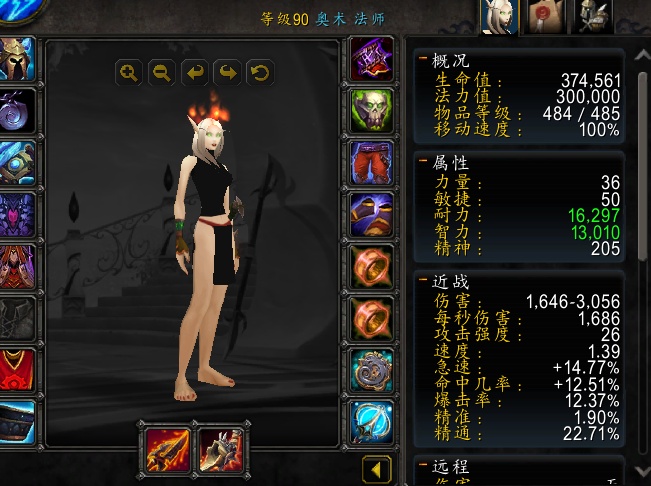Collapse the stats panel with the yellow arrow
The image size is (651, 486).
376,469
